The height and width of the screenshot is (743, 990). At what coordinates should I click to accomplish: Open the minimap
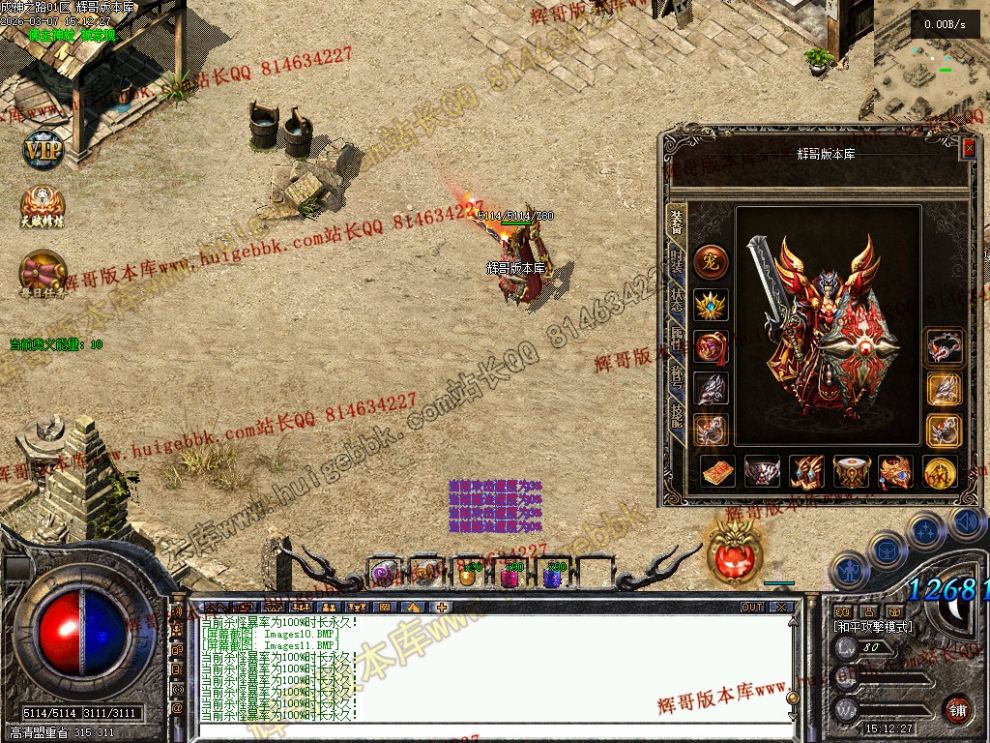(930, 65)
